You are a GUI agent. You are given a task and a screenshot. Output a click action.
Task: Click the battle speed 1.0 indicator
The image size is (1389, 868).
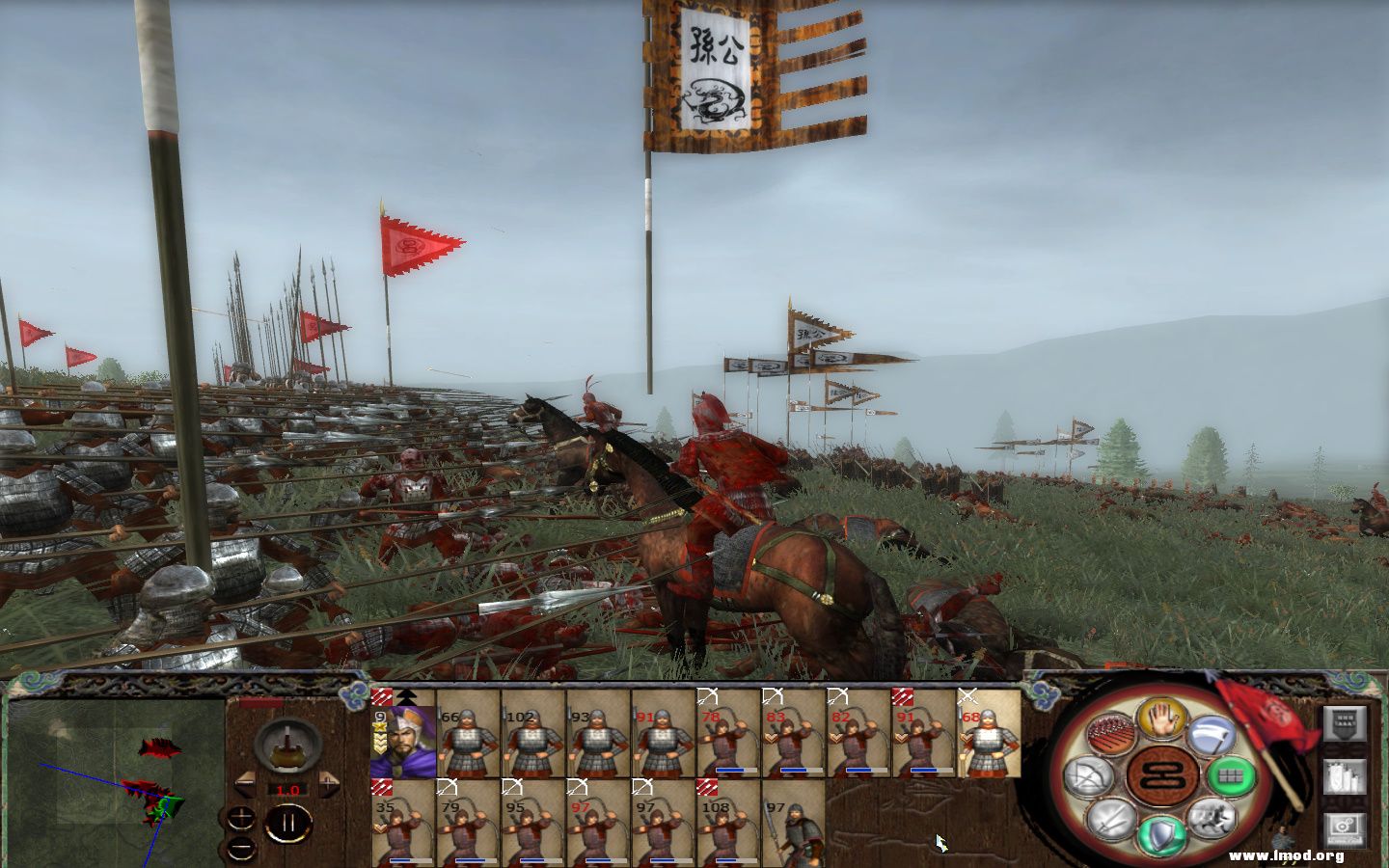[x=287, y=790]
